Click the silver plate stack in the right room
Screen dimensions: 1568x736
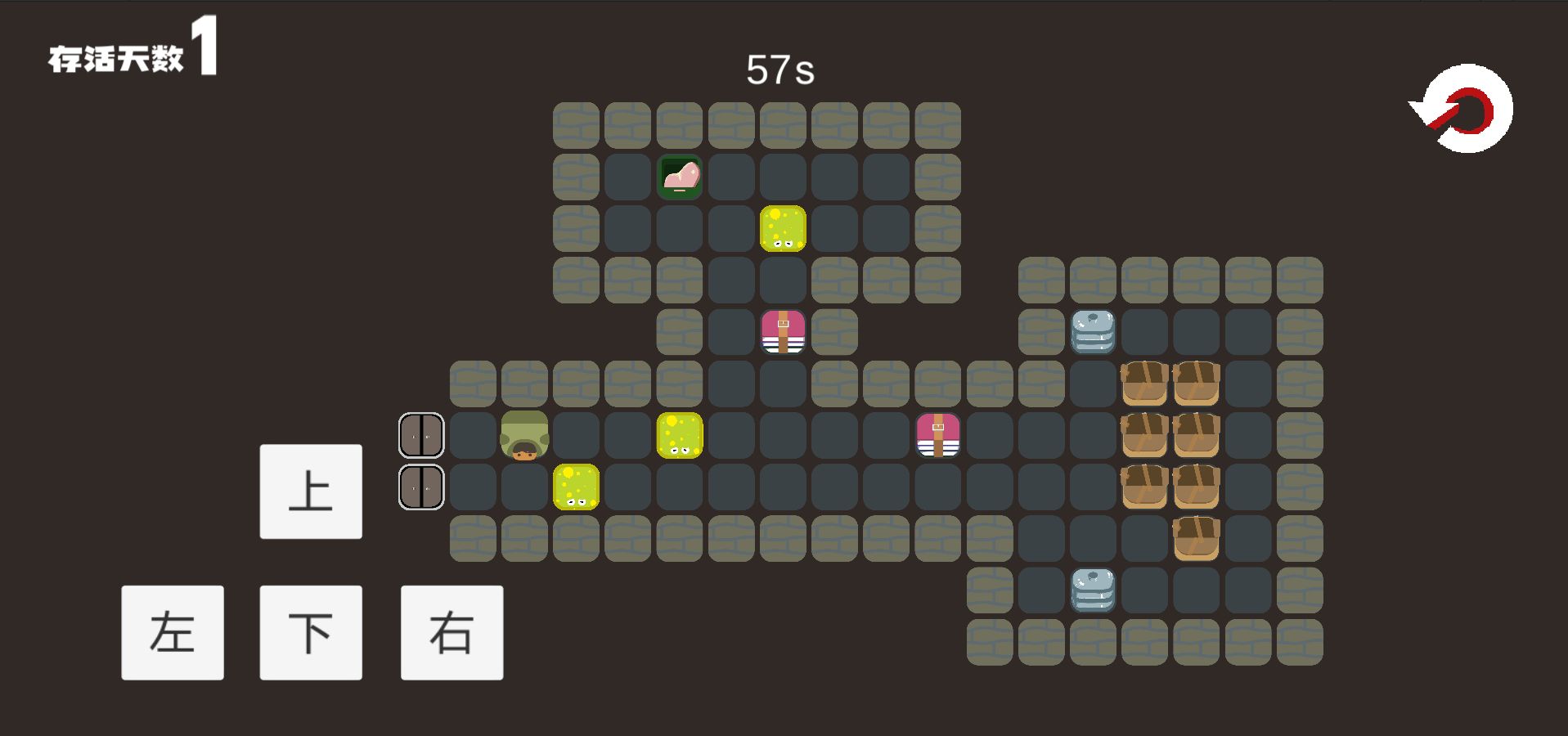[x=1092, y=331]
